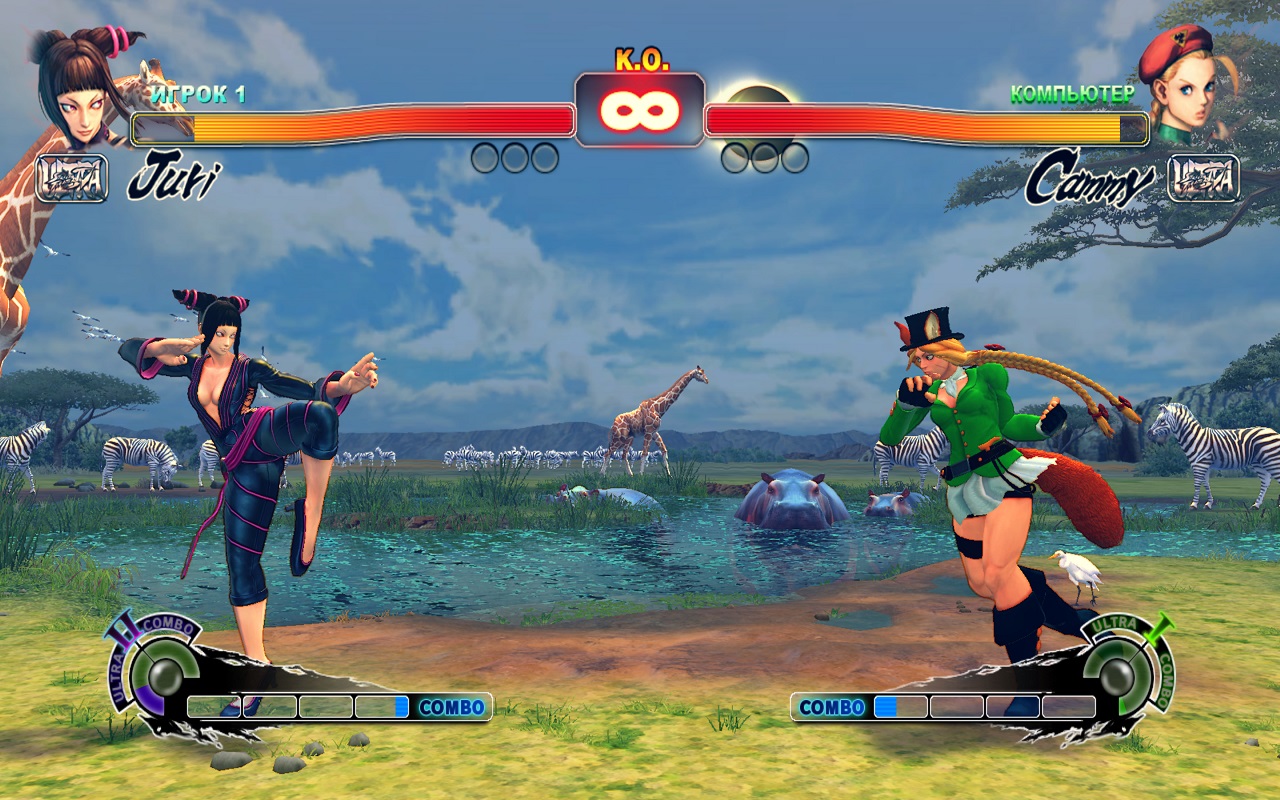Viewport: 1280px width, 800px height.
Task: Click Cammy's character portrait
Action: click(1186, 84)
